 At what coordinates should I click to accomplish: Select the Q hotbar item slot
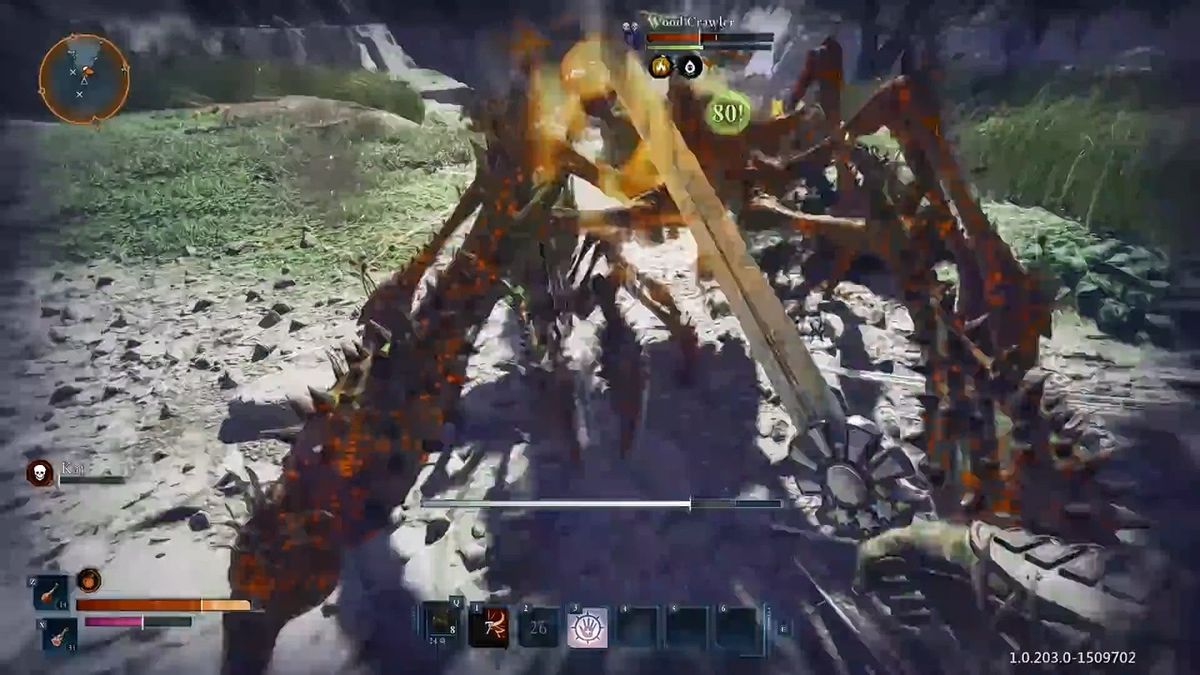(441, 625)
